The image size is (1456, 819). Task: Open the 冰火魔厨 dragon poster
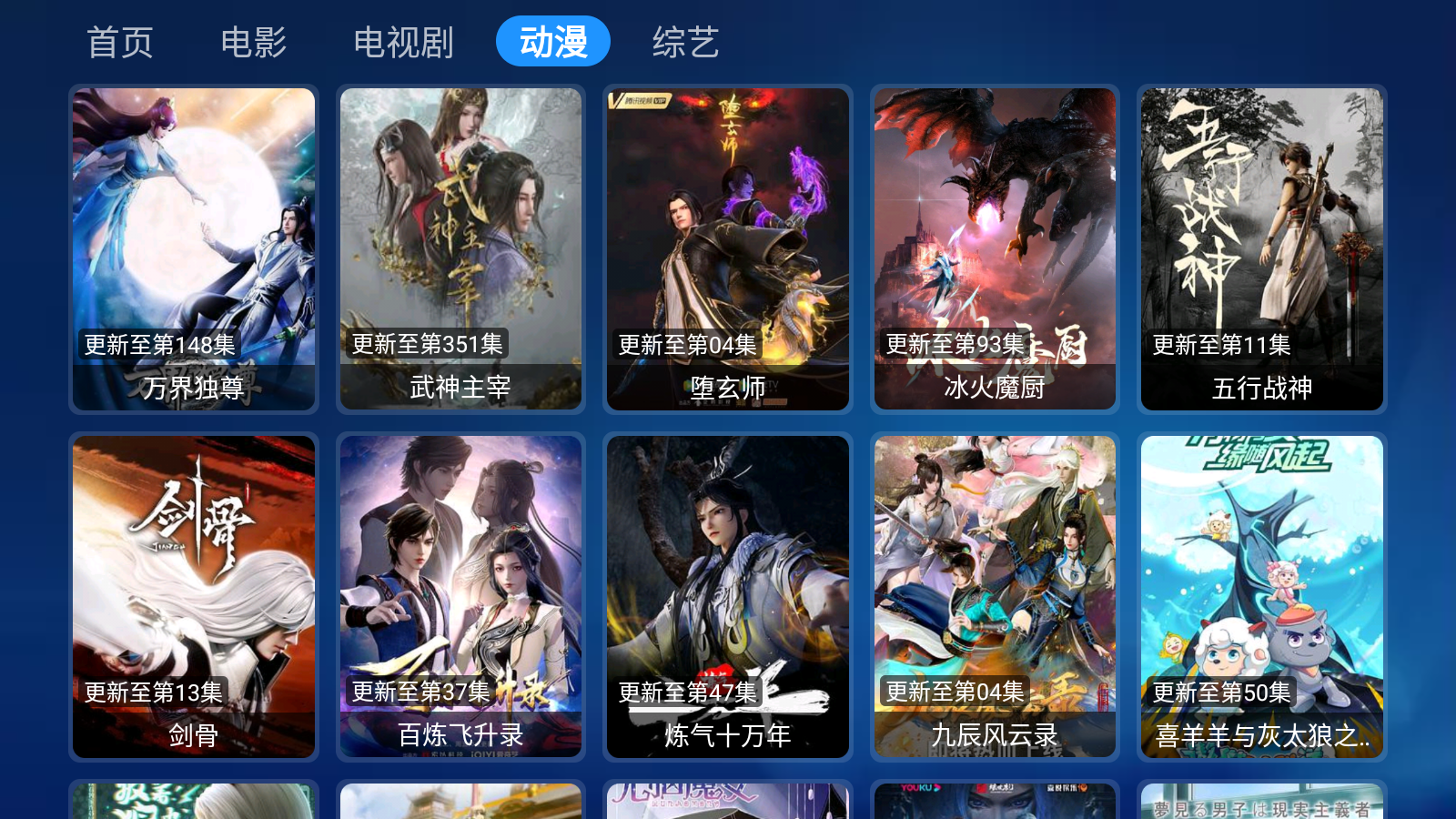(x=994, y=246)
